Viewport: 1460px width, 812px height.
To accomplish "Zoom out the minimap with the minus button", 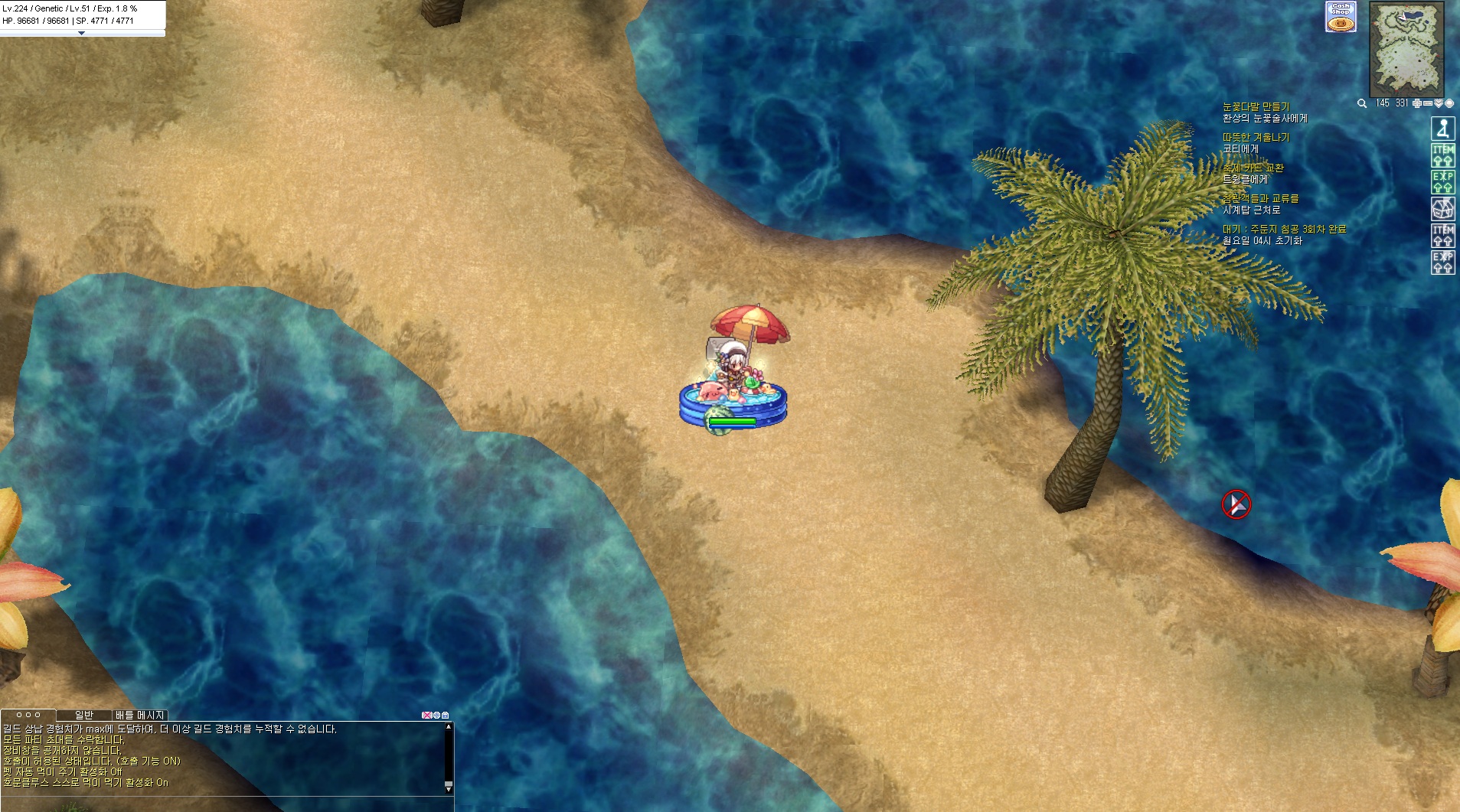I will 1428,103.
